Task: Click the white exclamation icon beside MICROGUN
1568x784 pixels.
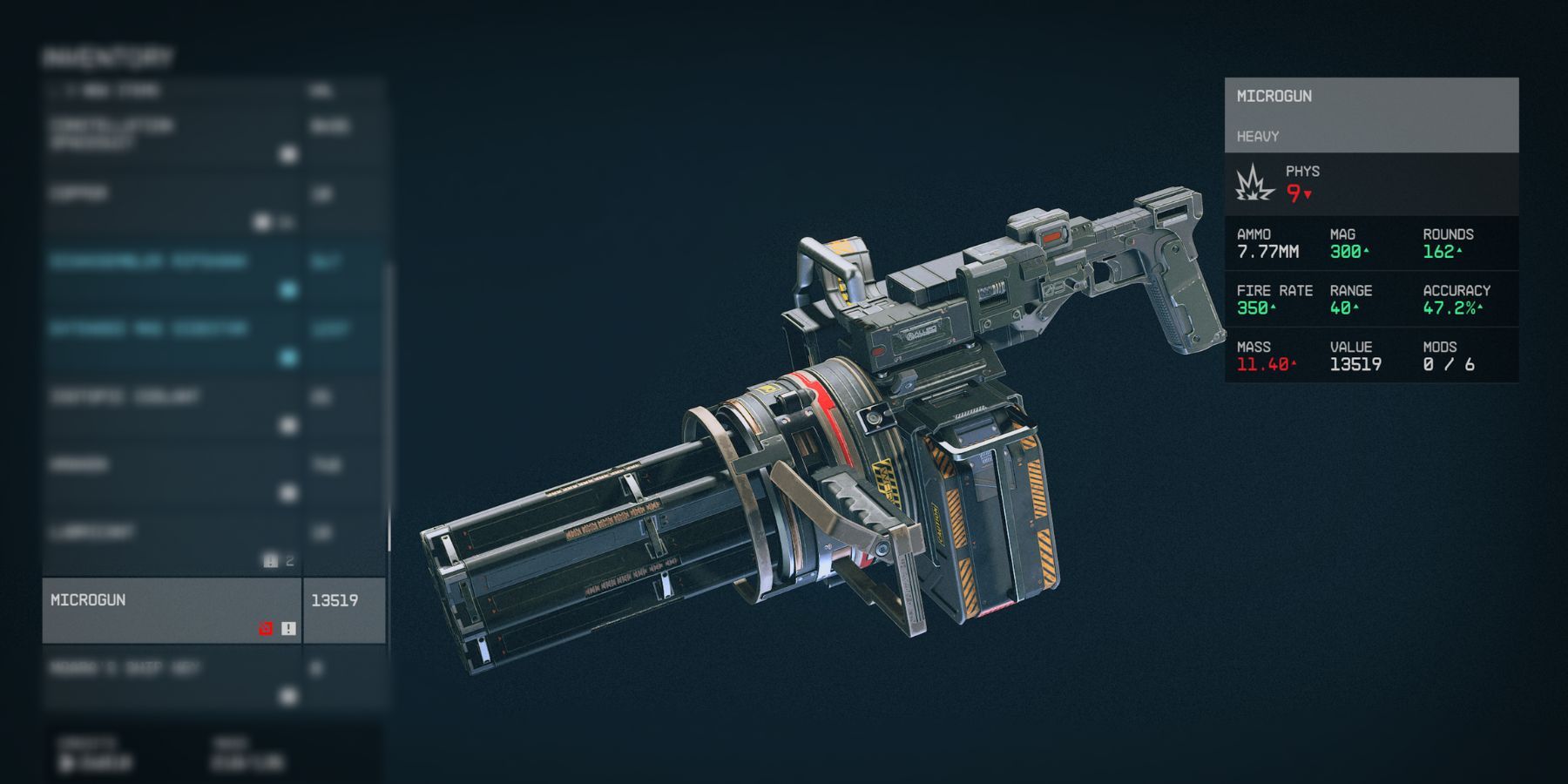Action: pyautogui.click(x=288, y=628)
